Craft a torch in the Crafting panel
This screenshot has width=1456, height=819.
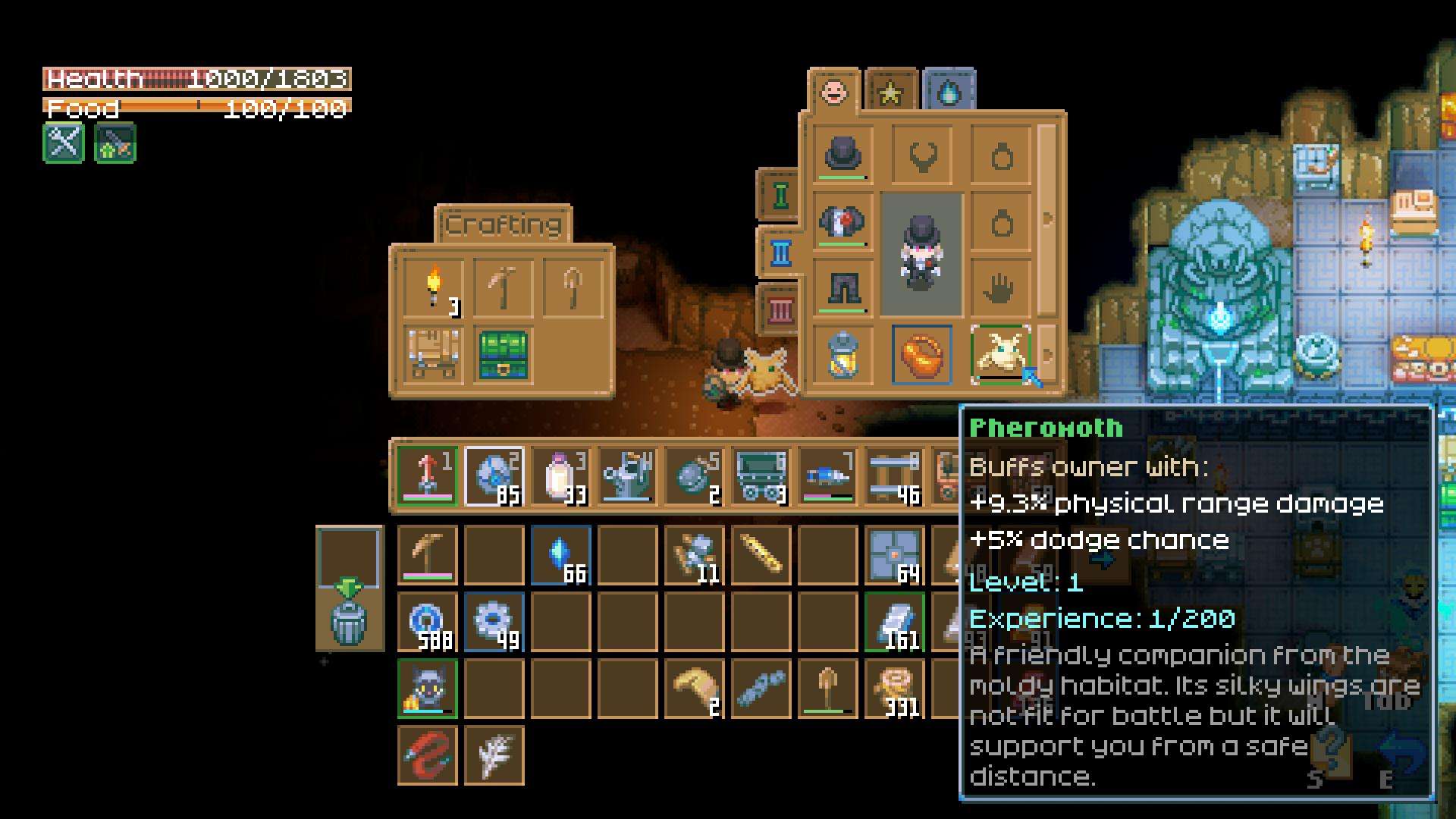[435, 288]
